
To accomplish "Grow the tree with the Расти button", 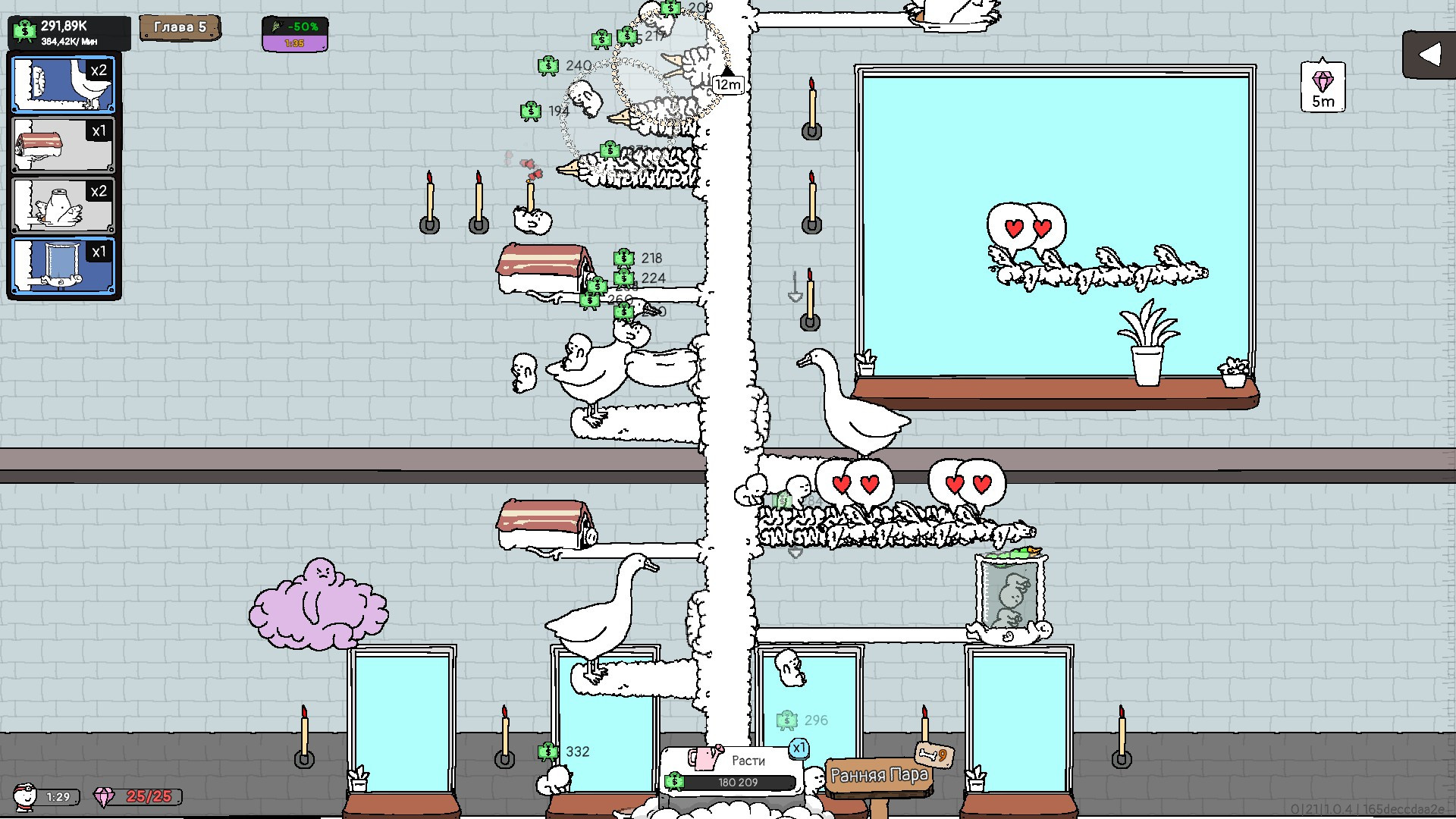I will tap(733, 770).
